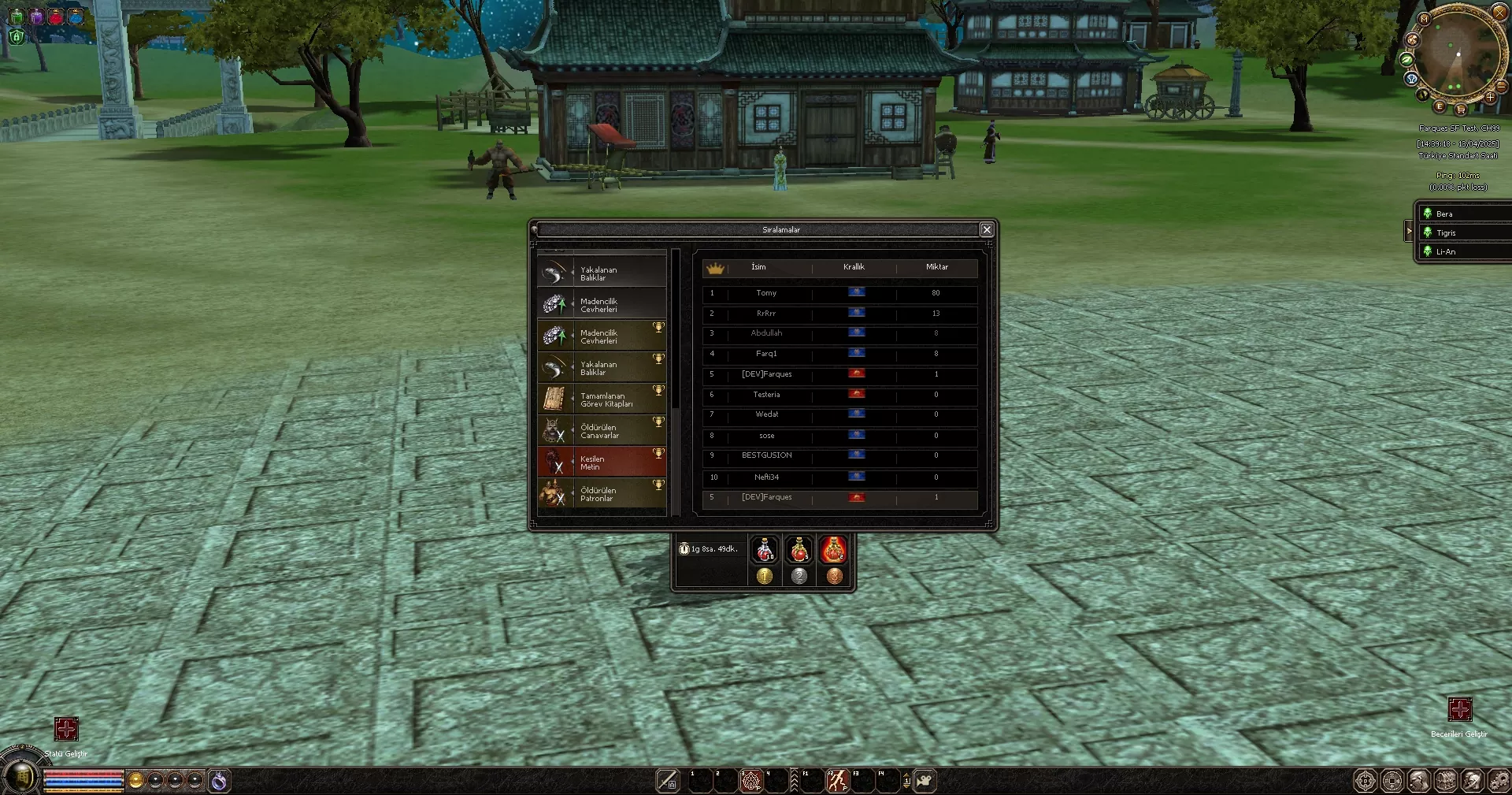Open the Öldürülen Patronlar leaderboard

point(602,494)
